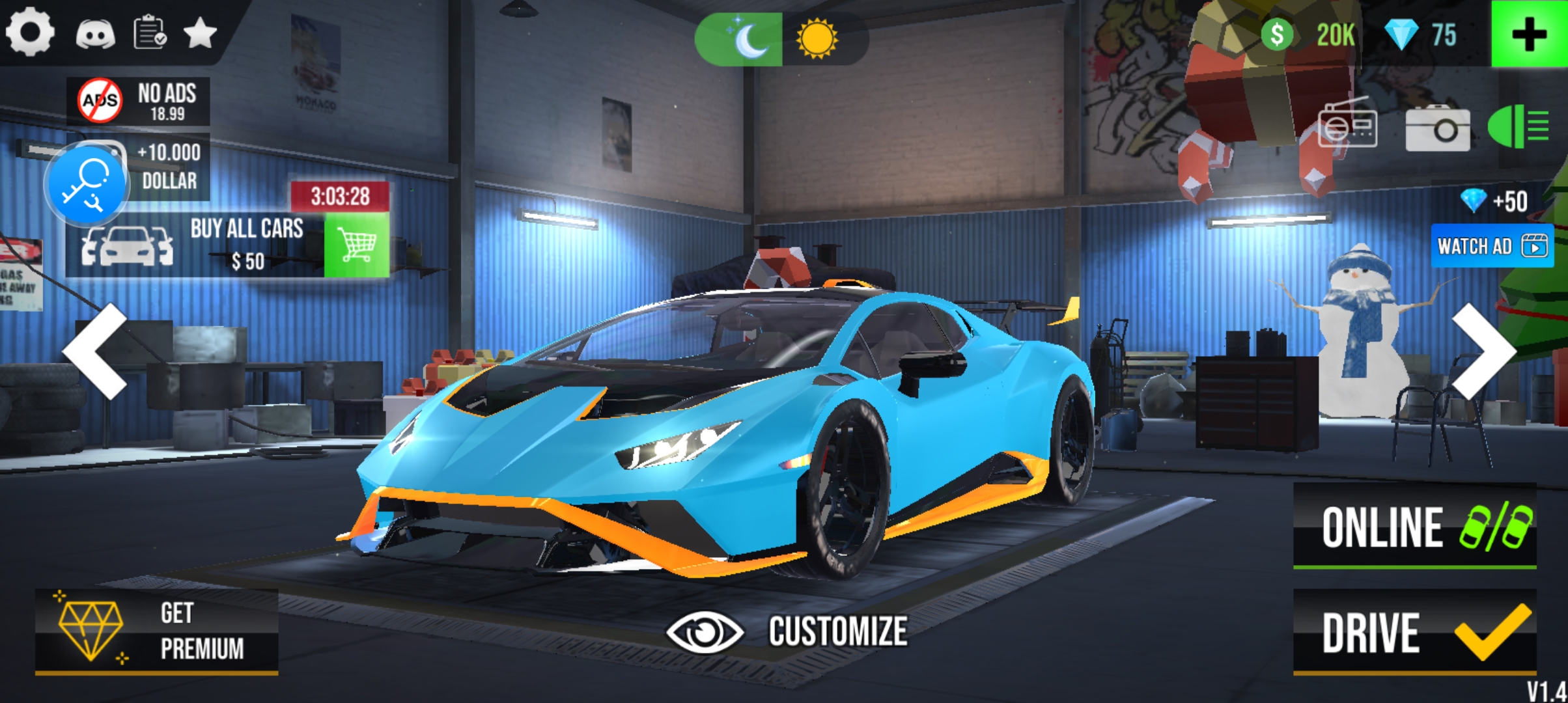Open the Customize car view
The height and width of the screenshot is (703, 1568).
787,631
